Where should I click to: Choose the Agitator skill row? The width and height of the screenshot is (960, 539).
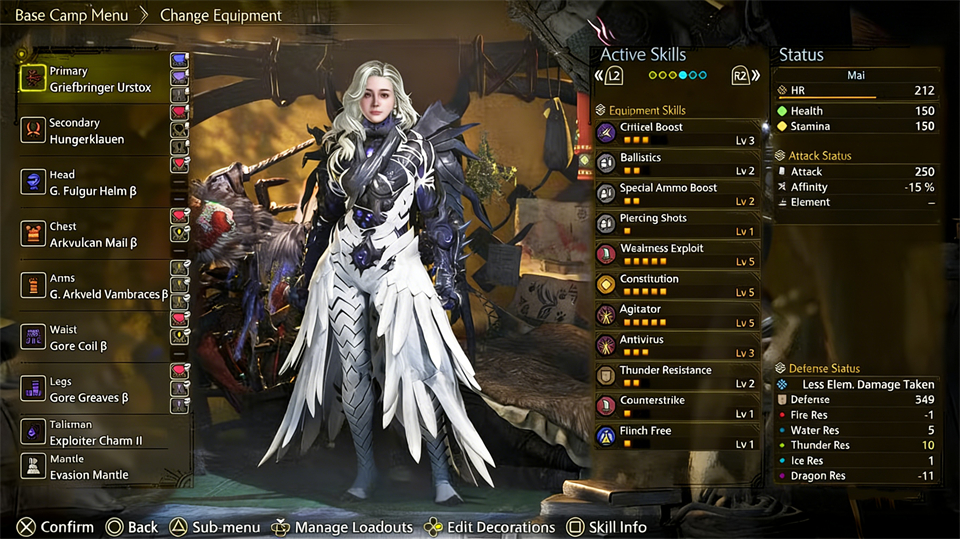pos(677,315)
